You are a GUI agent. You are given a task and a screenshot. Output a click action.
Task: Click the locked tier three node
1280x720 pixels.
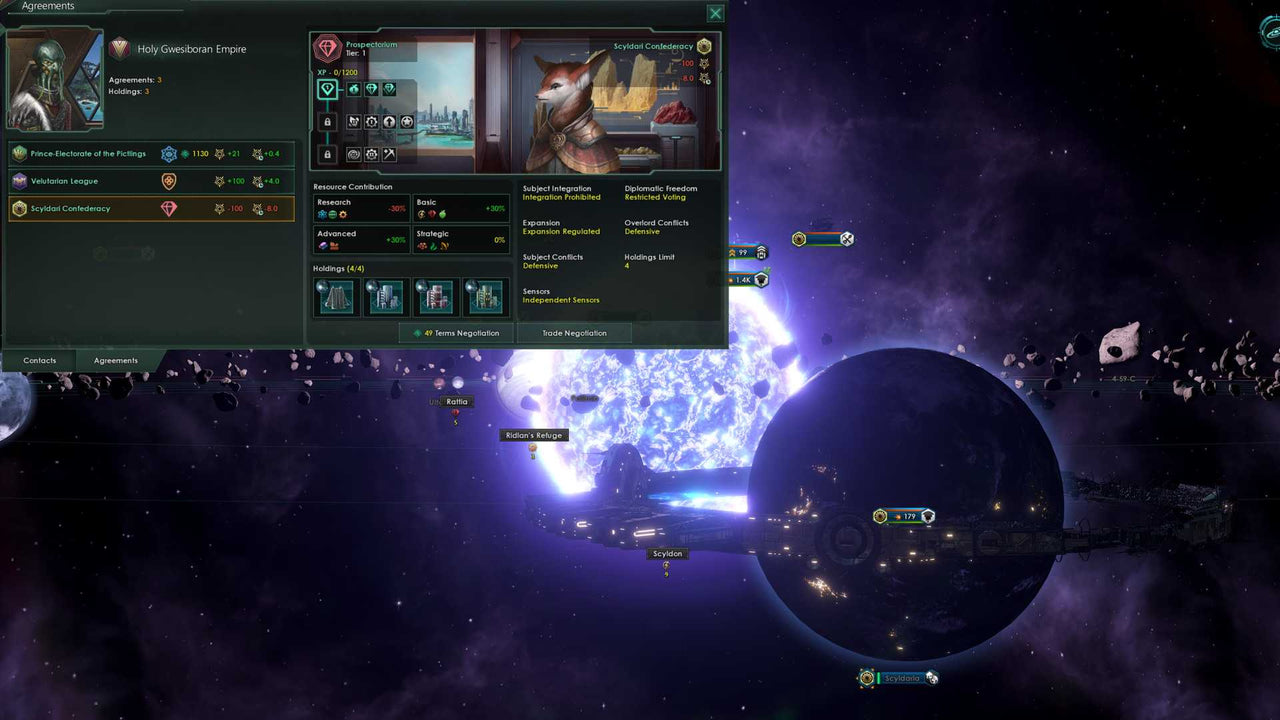pyautogui.click(x=327, y=153)
